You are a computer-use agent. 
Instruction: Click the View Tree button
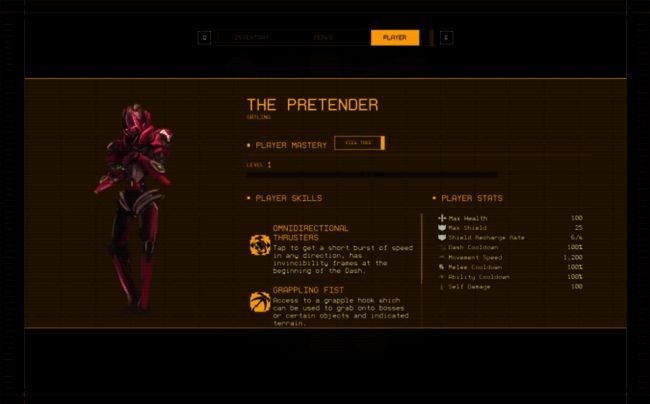click(x=357, y=144)
